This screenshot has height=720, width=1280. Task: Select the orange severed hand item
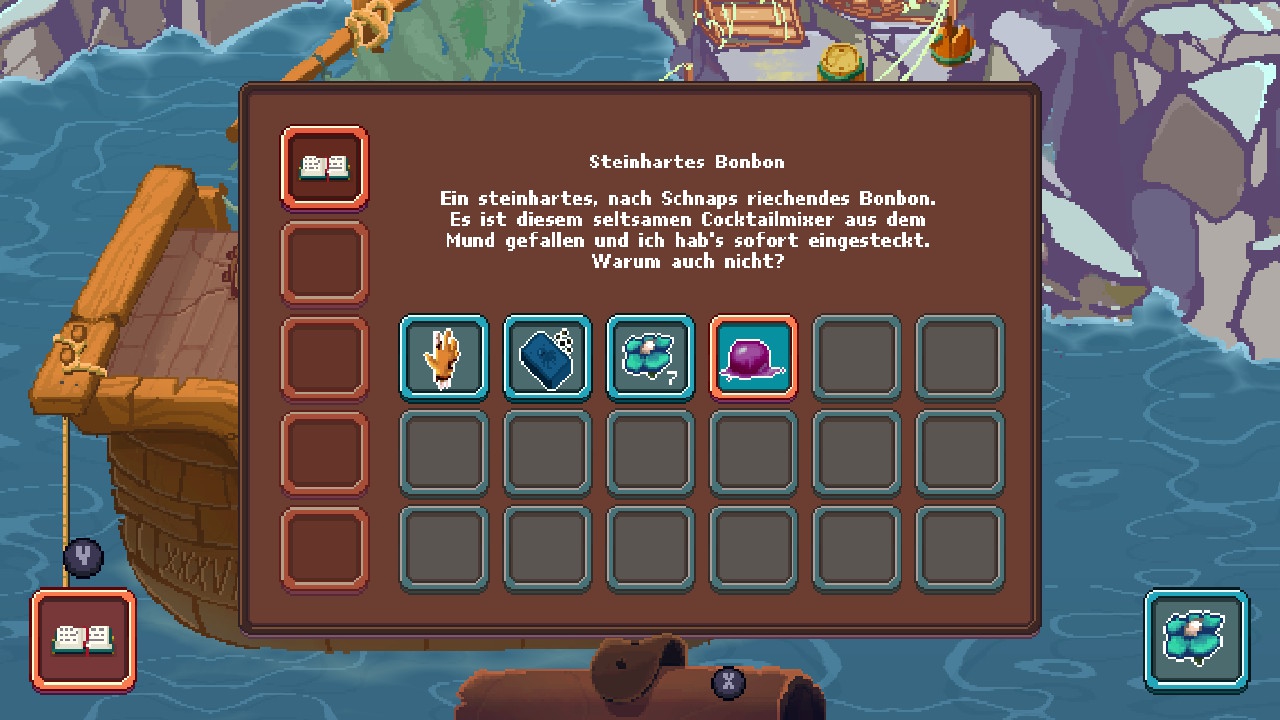click(444, 358)
